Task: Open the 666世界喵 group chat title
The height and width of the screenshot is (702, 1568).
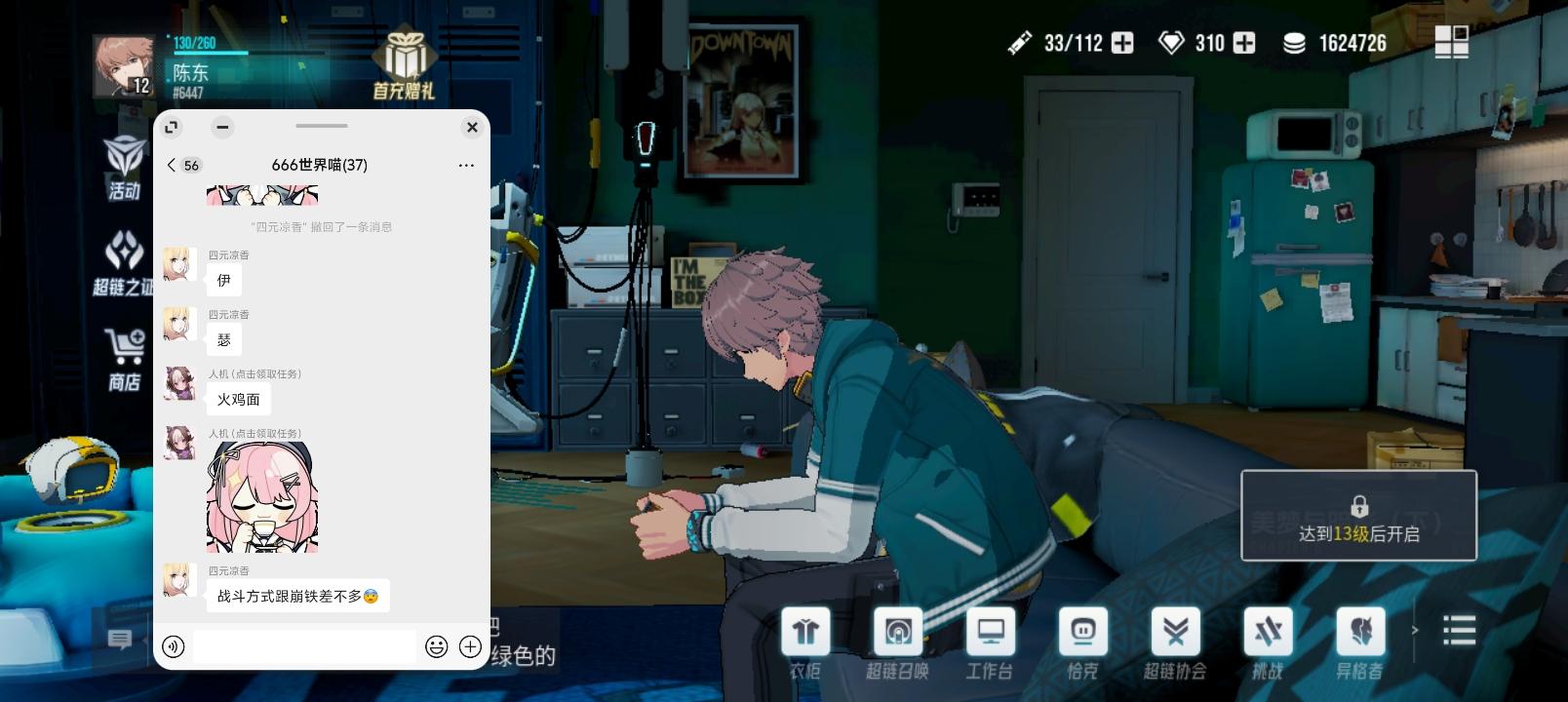Action: pos(319,165)
